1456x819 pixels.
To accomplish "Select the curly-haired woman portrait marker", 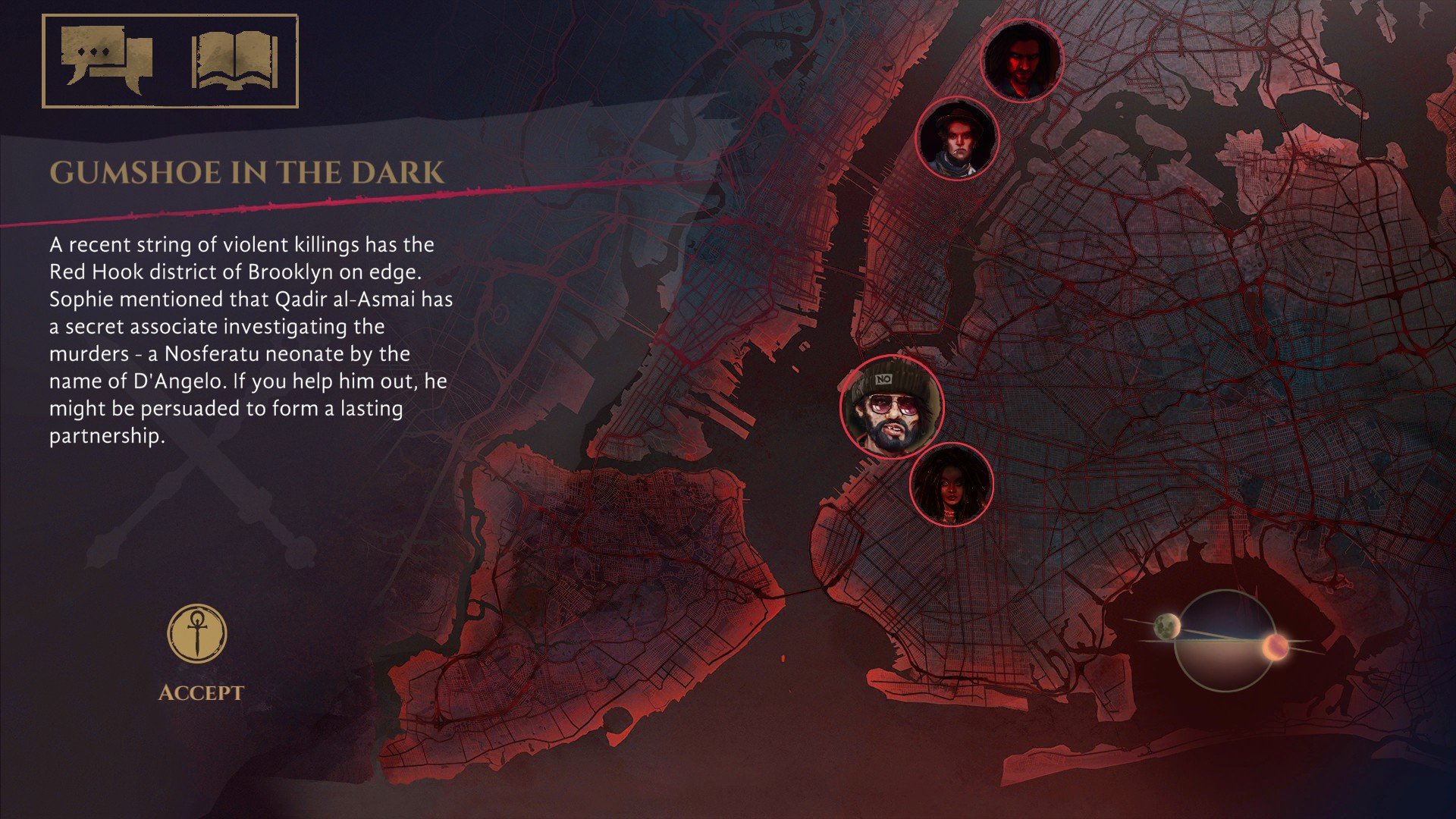I will pyautogui.click(x=951, y=485).
